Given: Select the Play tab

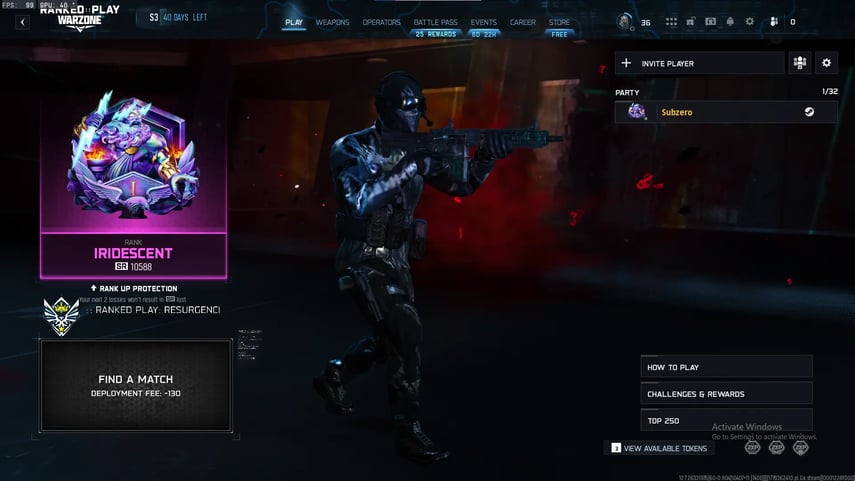Looking at the screenshot, I should (x=294, y=22).
